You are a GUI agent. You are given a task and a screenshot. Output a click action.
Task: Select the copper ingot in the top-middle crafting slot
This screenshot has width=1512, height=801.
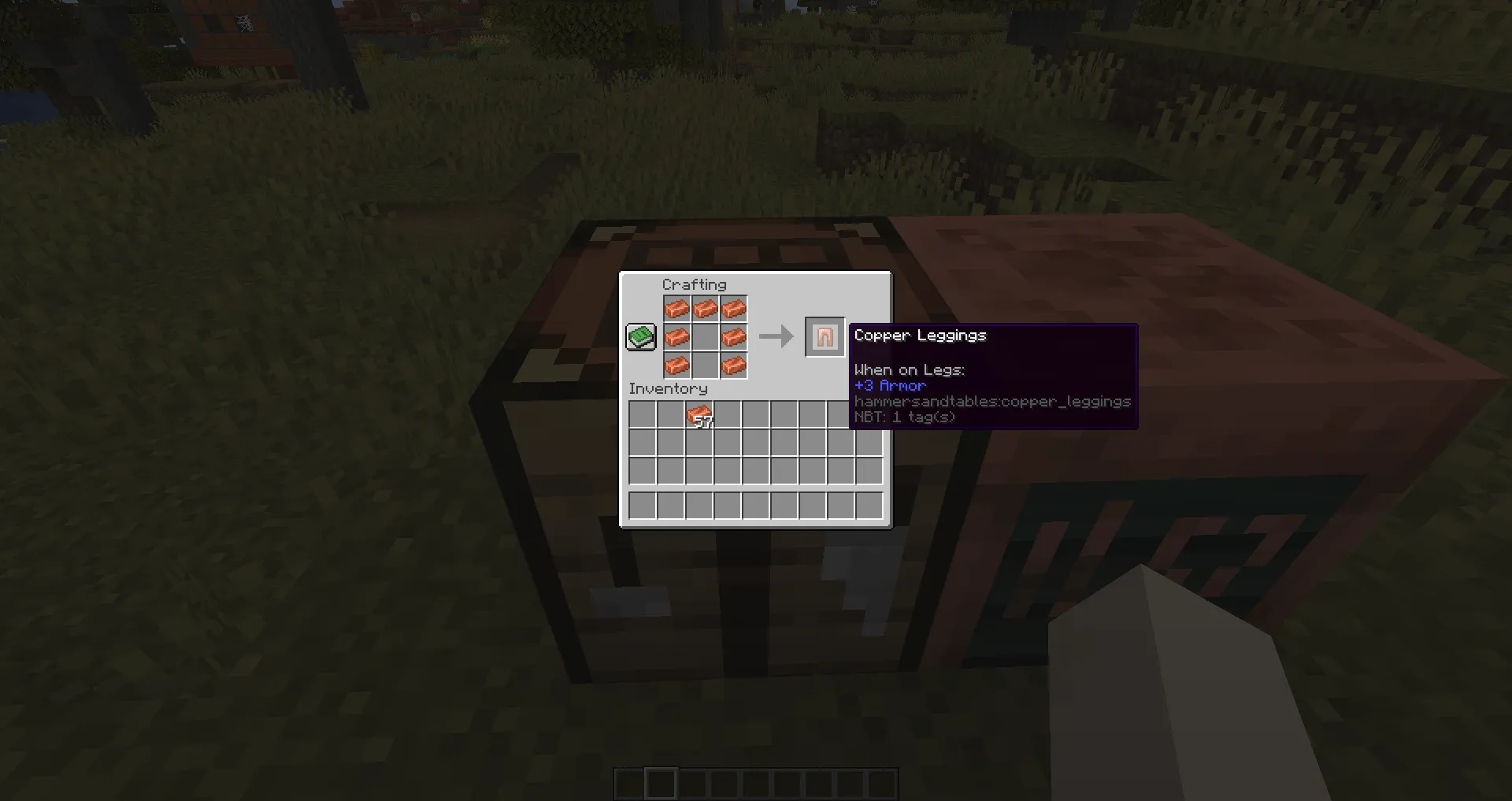[706, 309]
